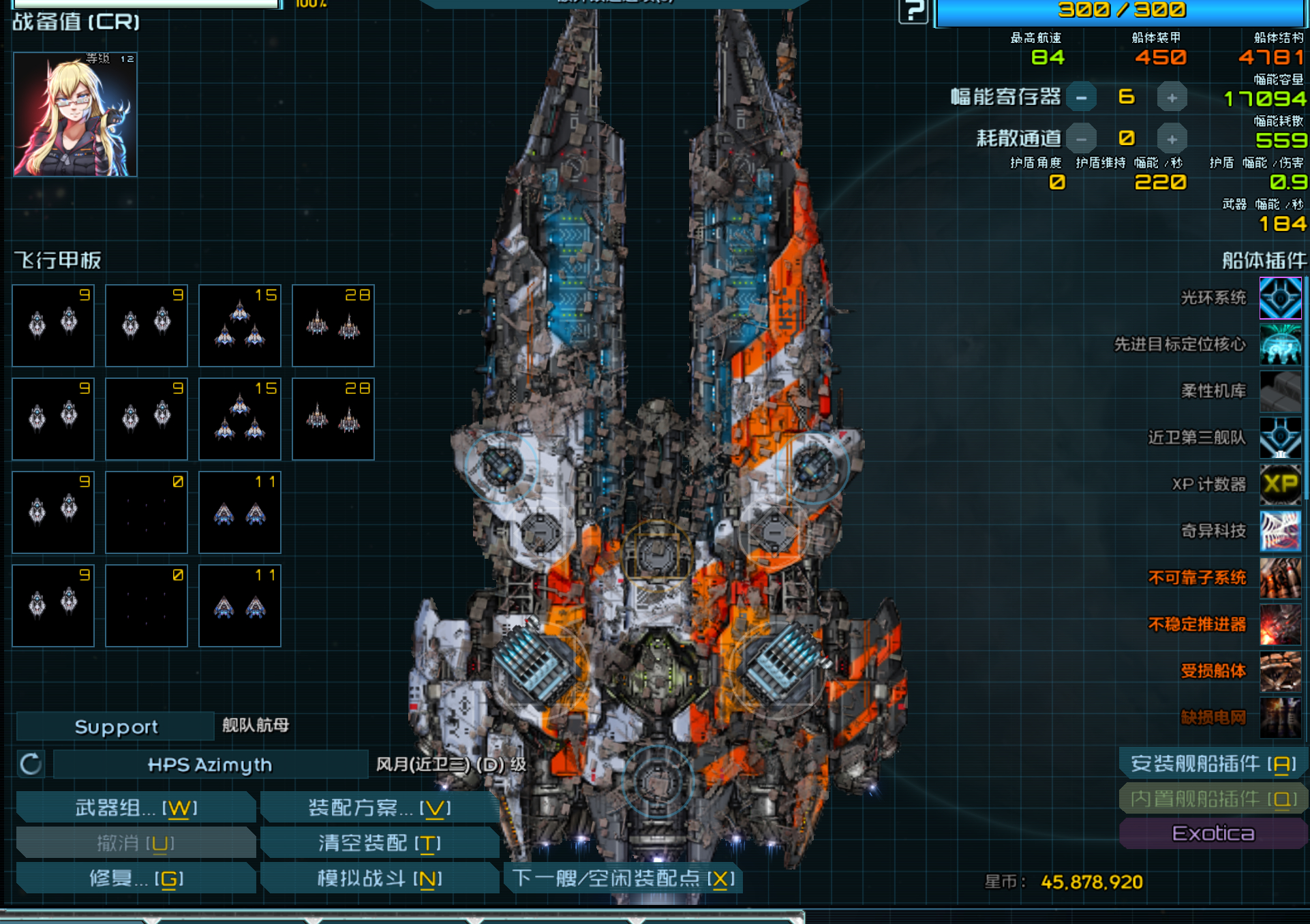Decrease 耗散通道 with the minus button
The height and width of the screenshot is (924, 1310).
[x=1082, y=138]
